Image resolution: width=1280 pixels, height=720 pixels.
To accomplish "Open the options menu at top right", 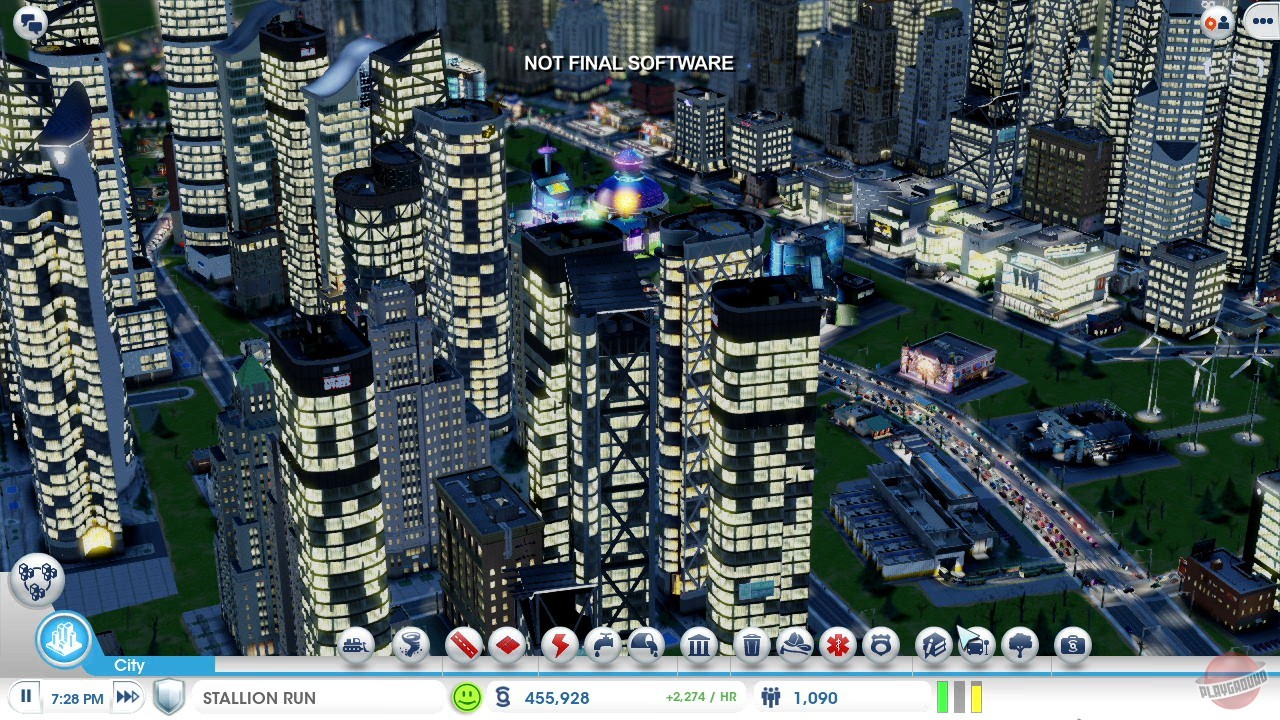I will coord(1262,20).
